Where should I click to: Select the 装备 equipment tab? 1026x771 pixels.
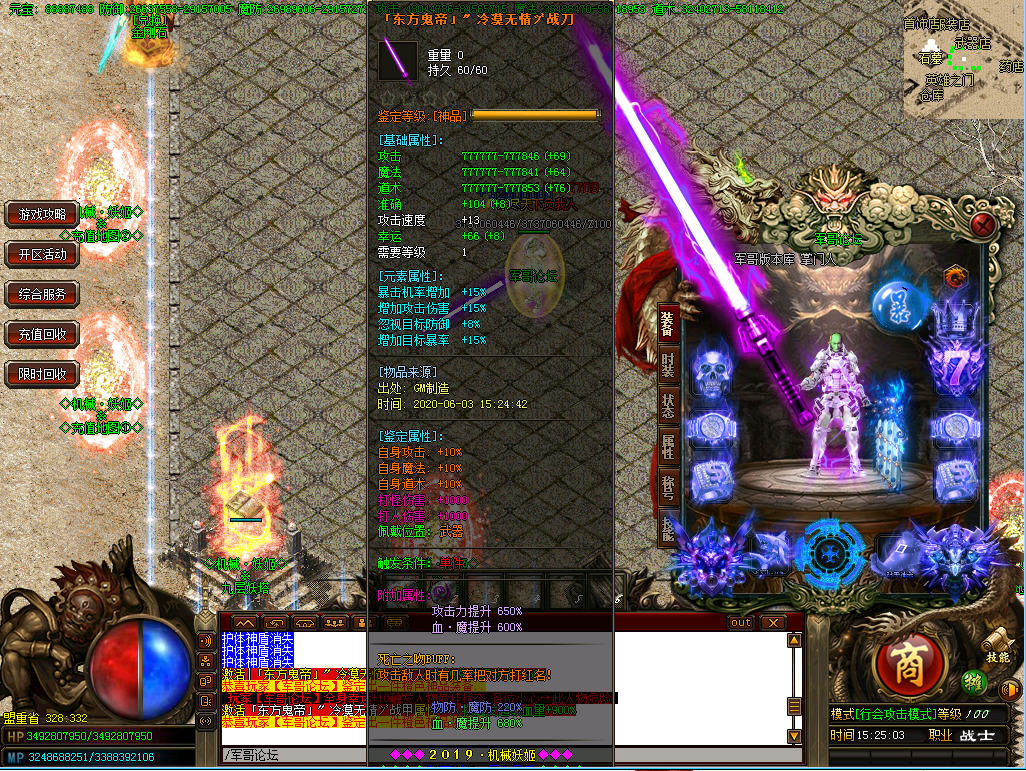[x=668, y=322]
